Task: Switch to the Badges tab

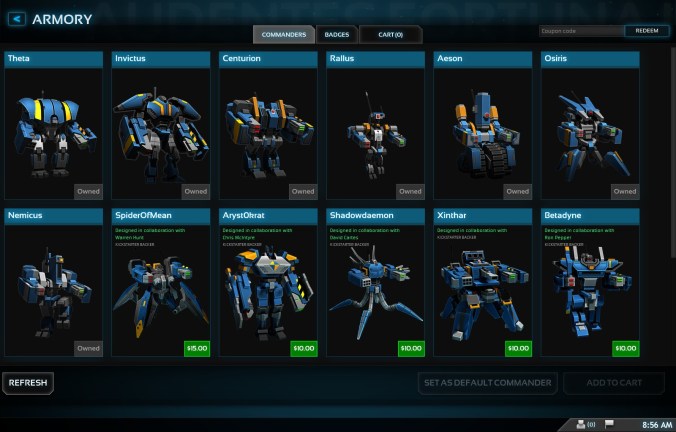Action: (337, 35)
